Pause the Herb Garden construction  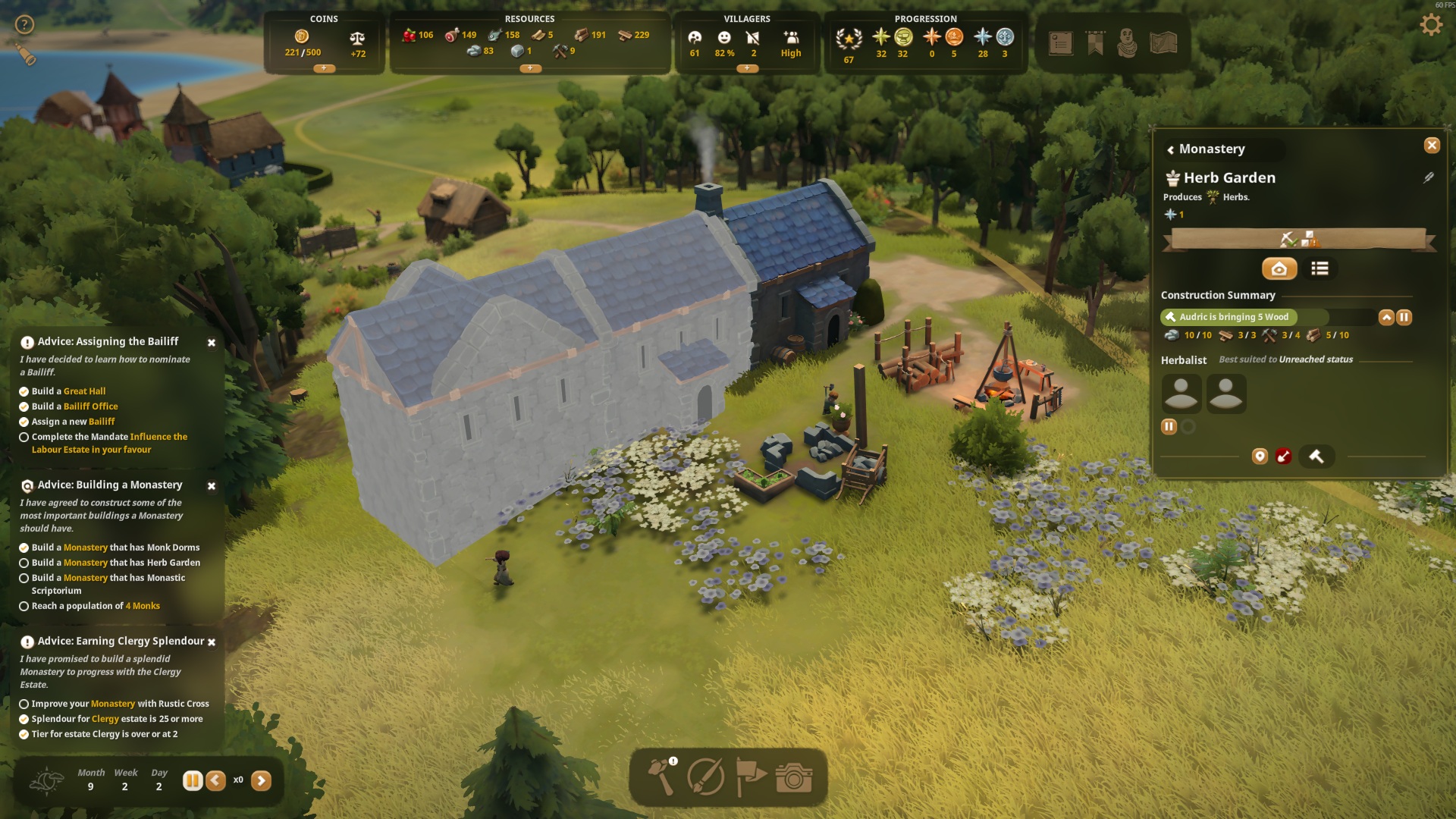click(1404, 318)
